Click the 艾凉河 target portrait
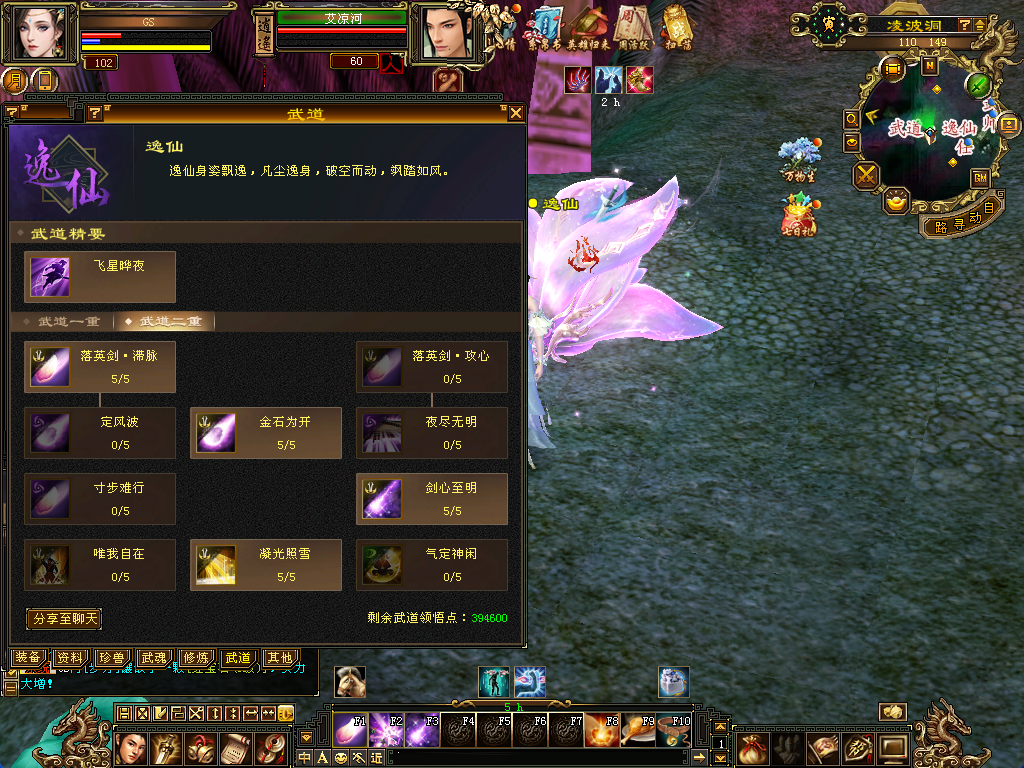 click(440, 33)
